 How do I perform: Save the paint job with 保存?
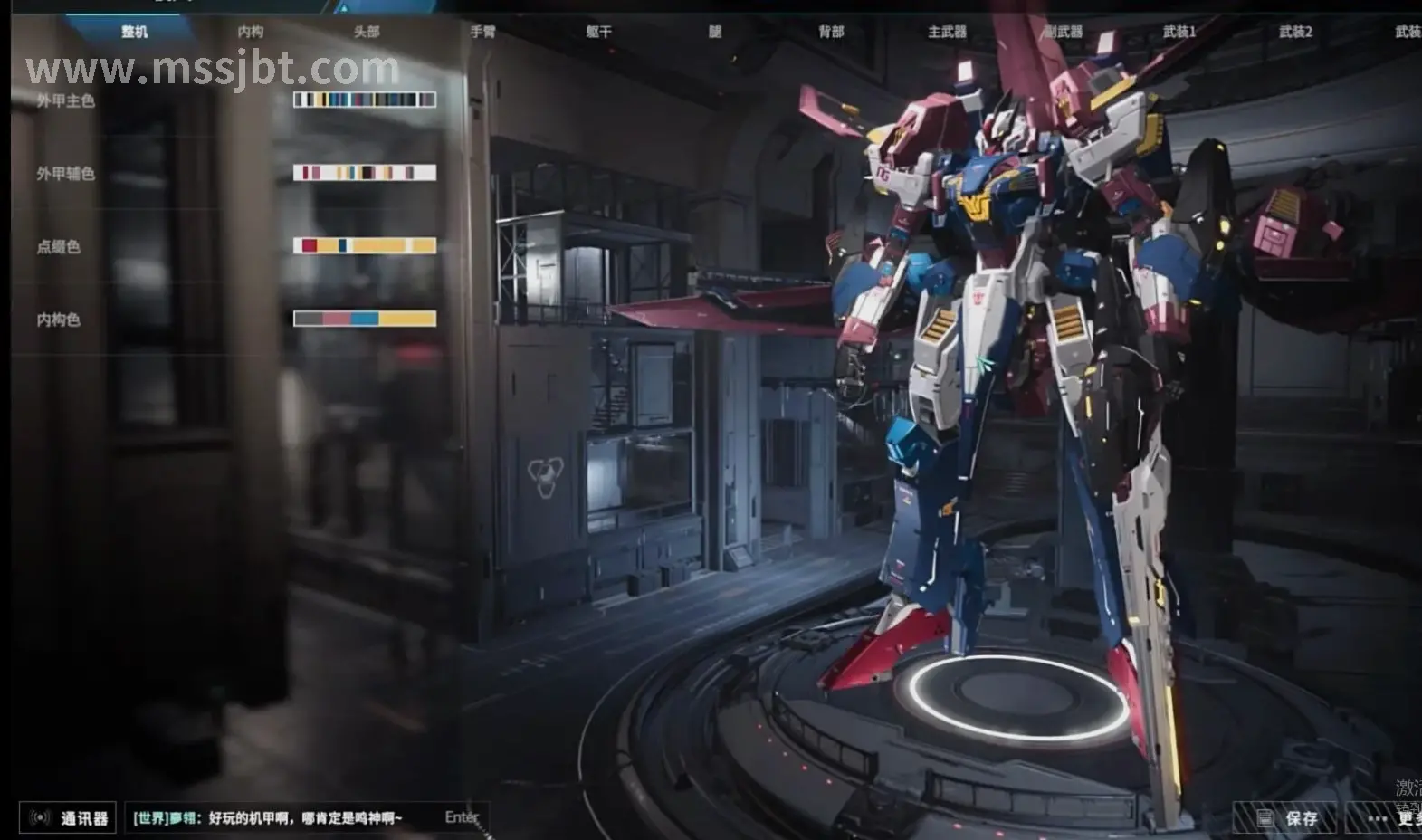[1287, 818]
